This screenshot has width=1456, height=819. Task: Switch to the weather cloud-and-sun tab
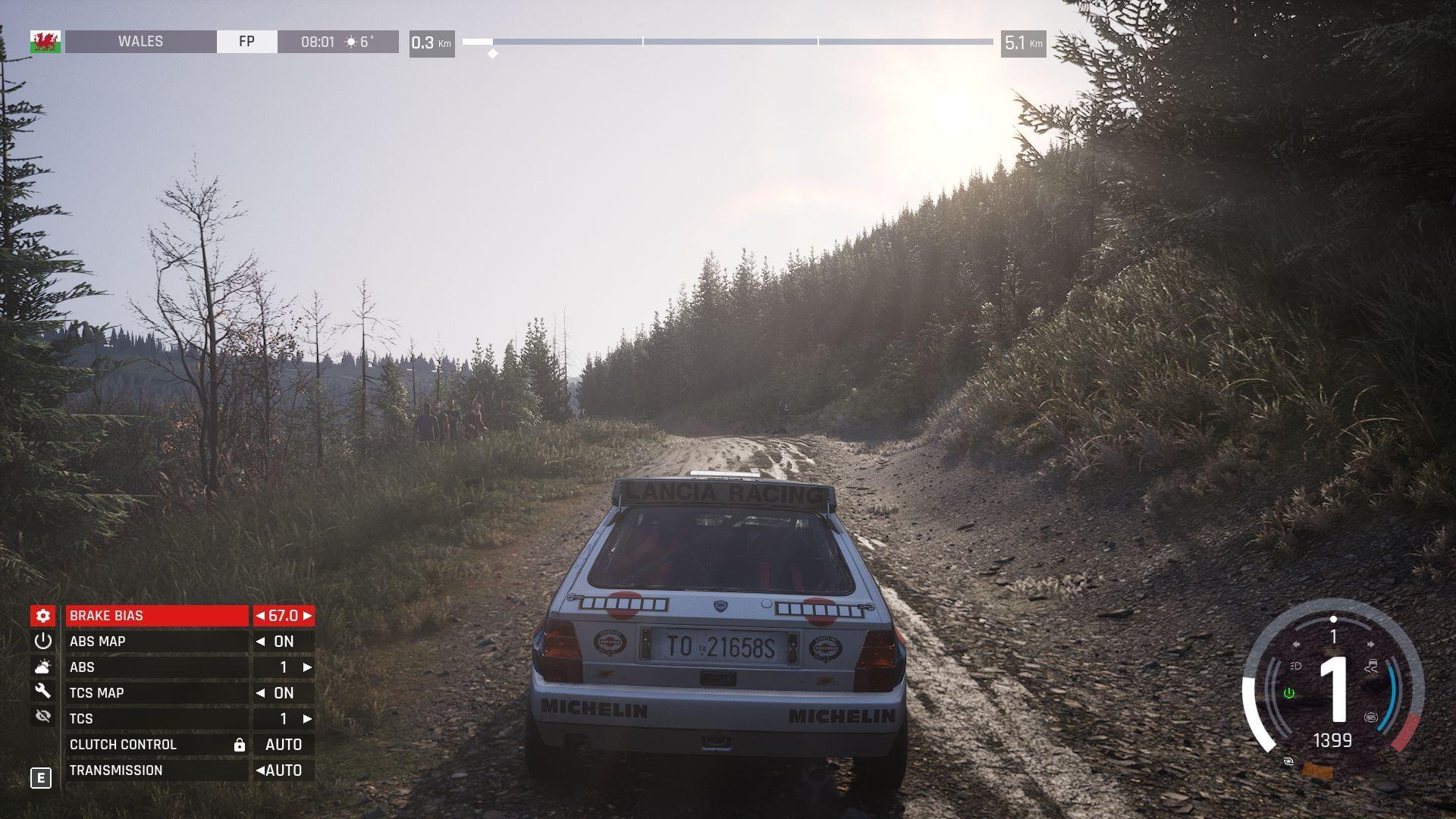[43, 667]
